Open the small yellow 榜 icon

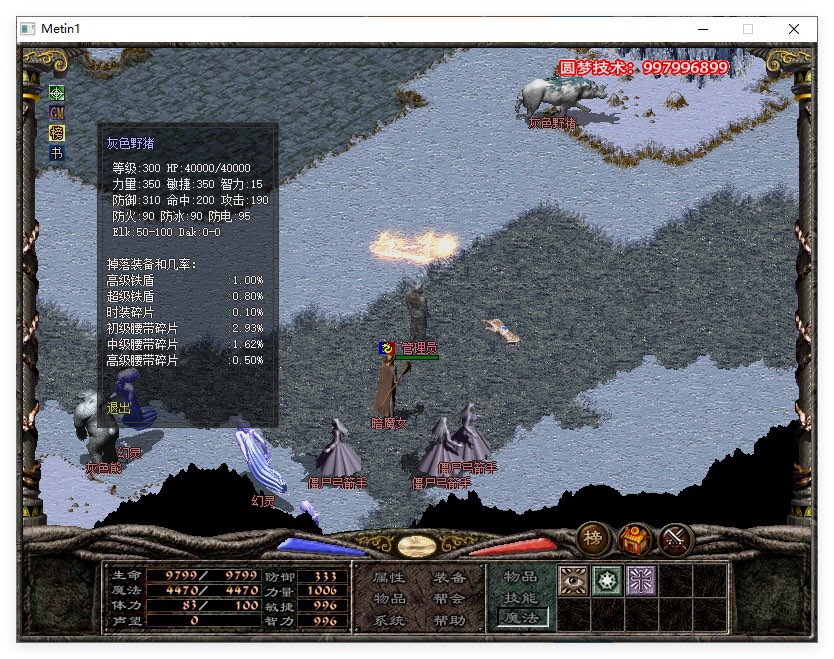(57, 132)
